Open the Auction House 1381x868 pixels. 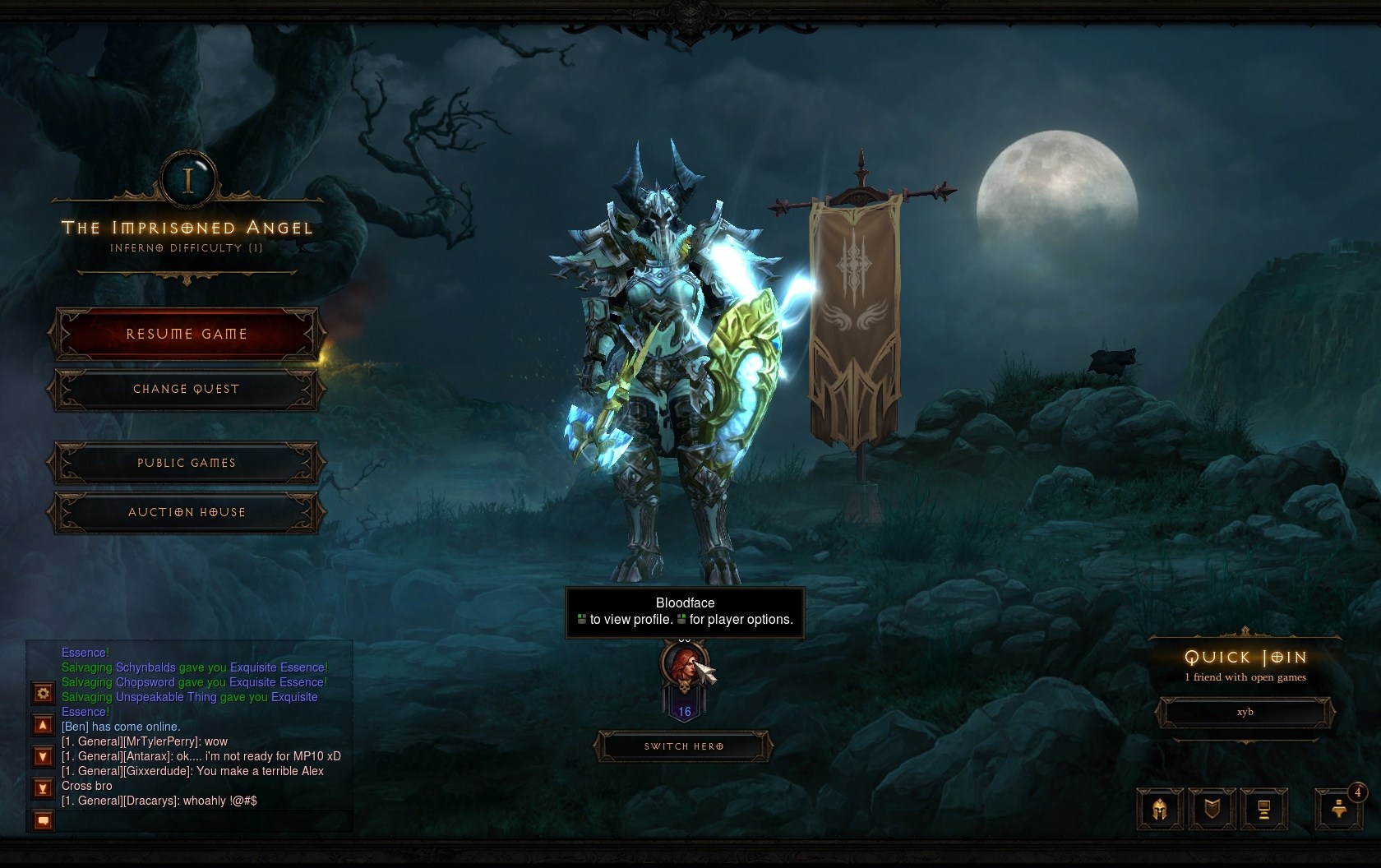click(x=187, y=512)
